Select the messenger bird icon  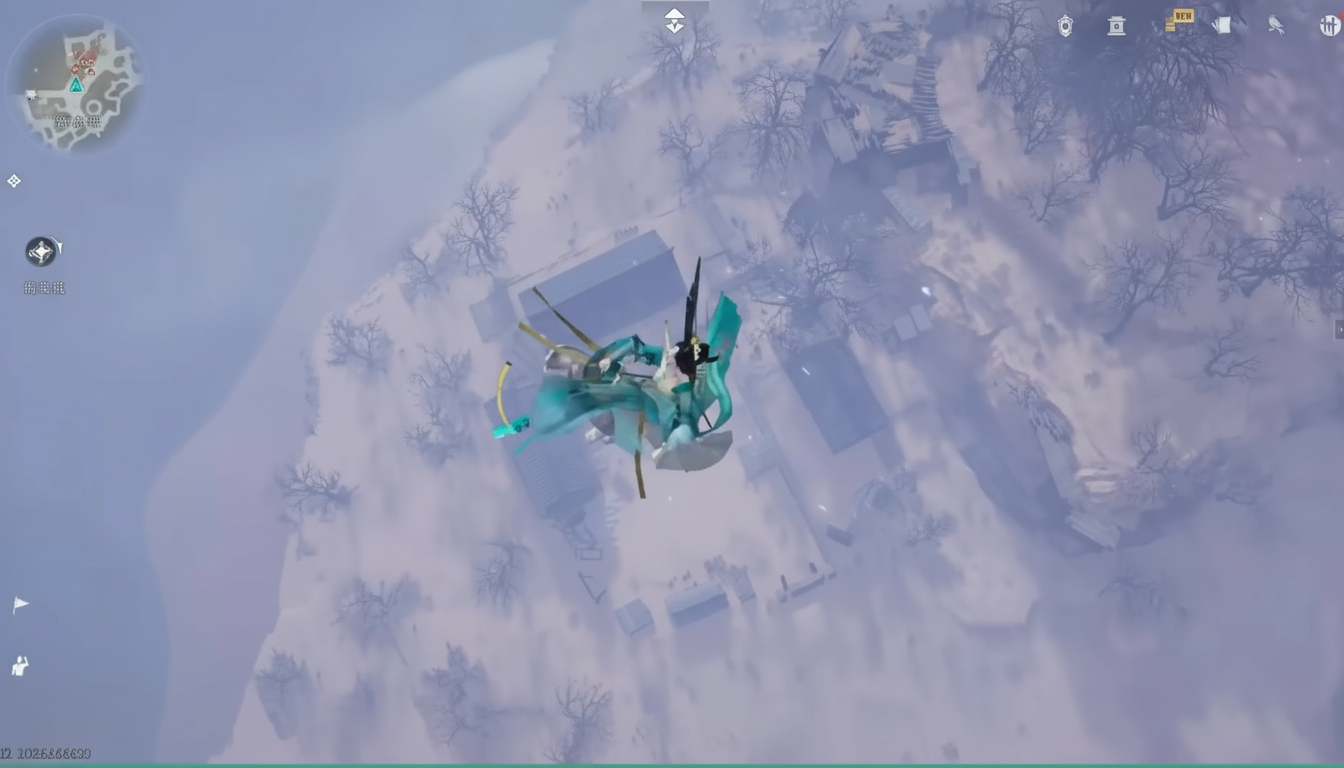(1275, 26)
